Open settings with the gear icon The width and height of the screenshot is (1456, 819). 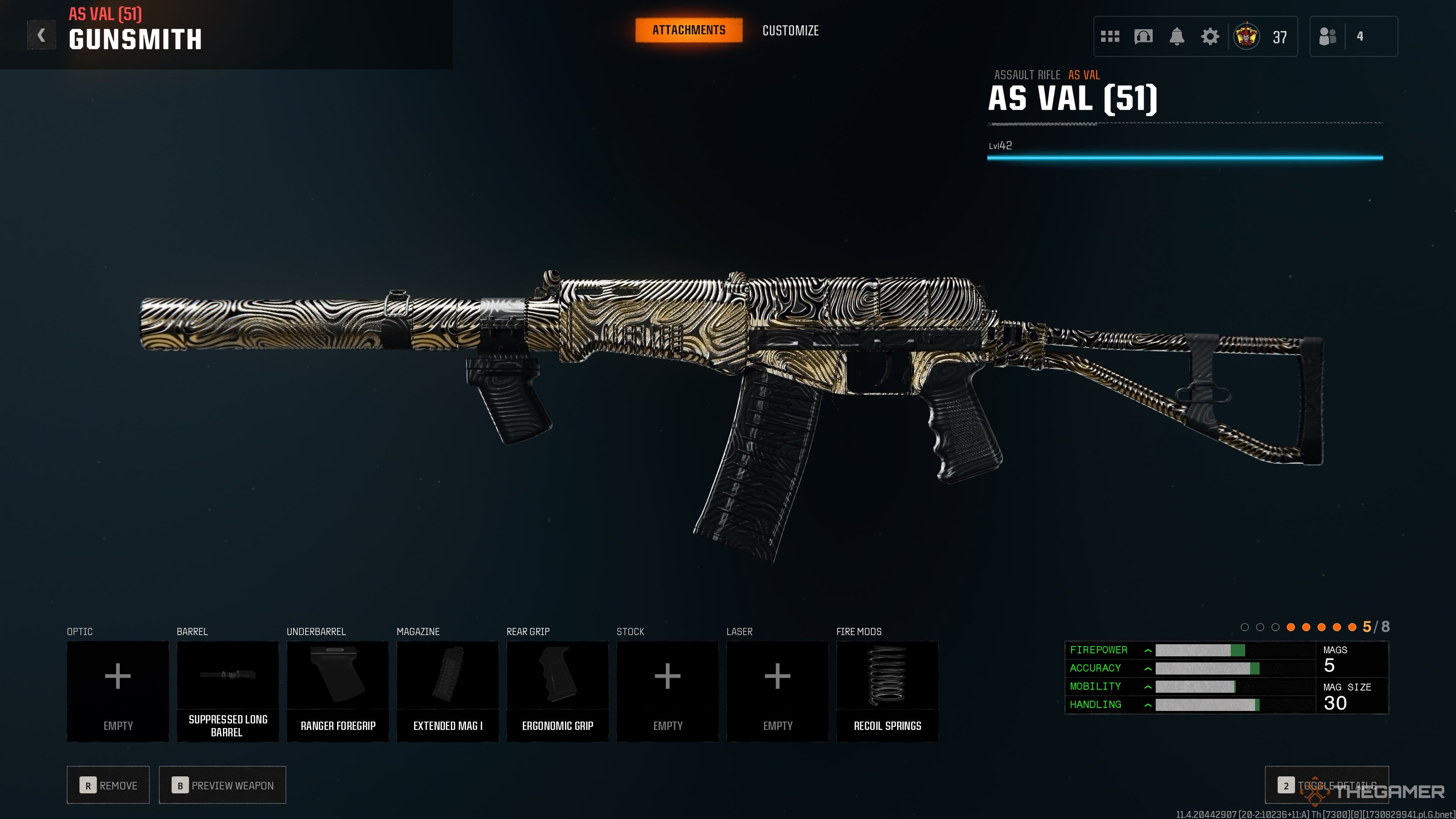tap(1210, 37)
